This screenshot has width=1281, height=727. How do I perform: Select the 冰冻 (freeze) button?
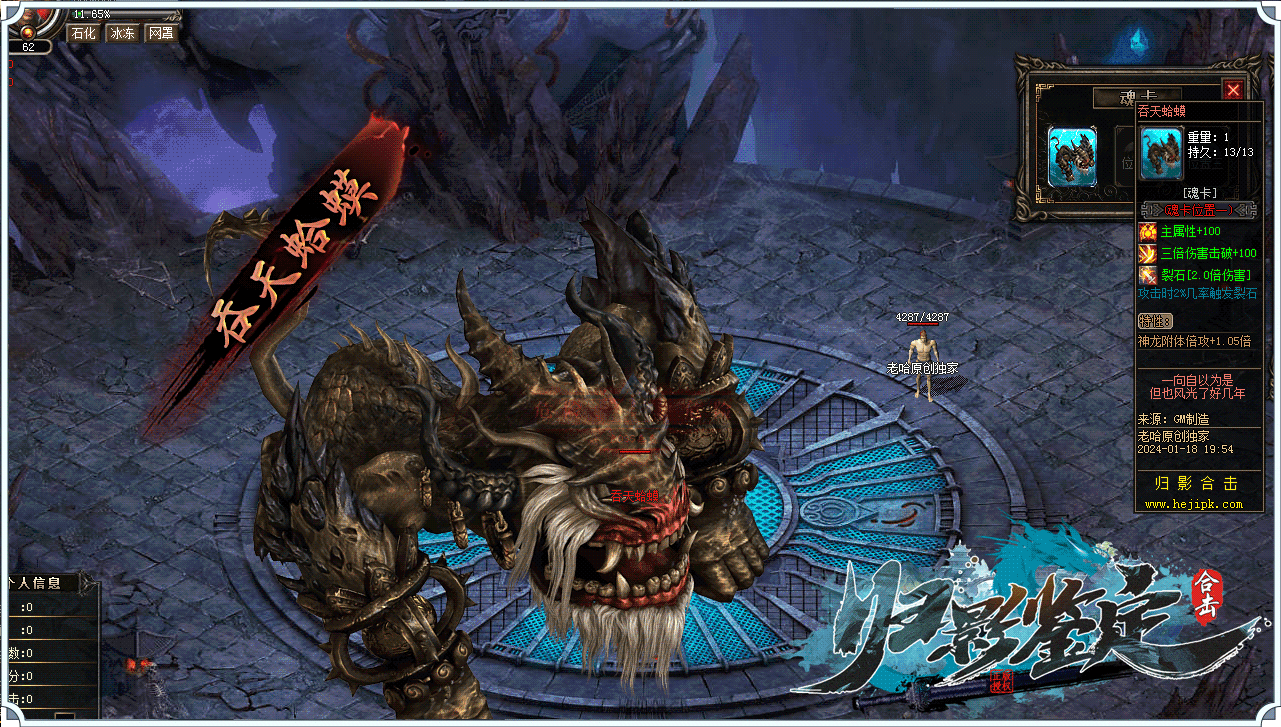(x=122, y=33)
